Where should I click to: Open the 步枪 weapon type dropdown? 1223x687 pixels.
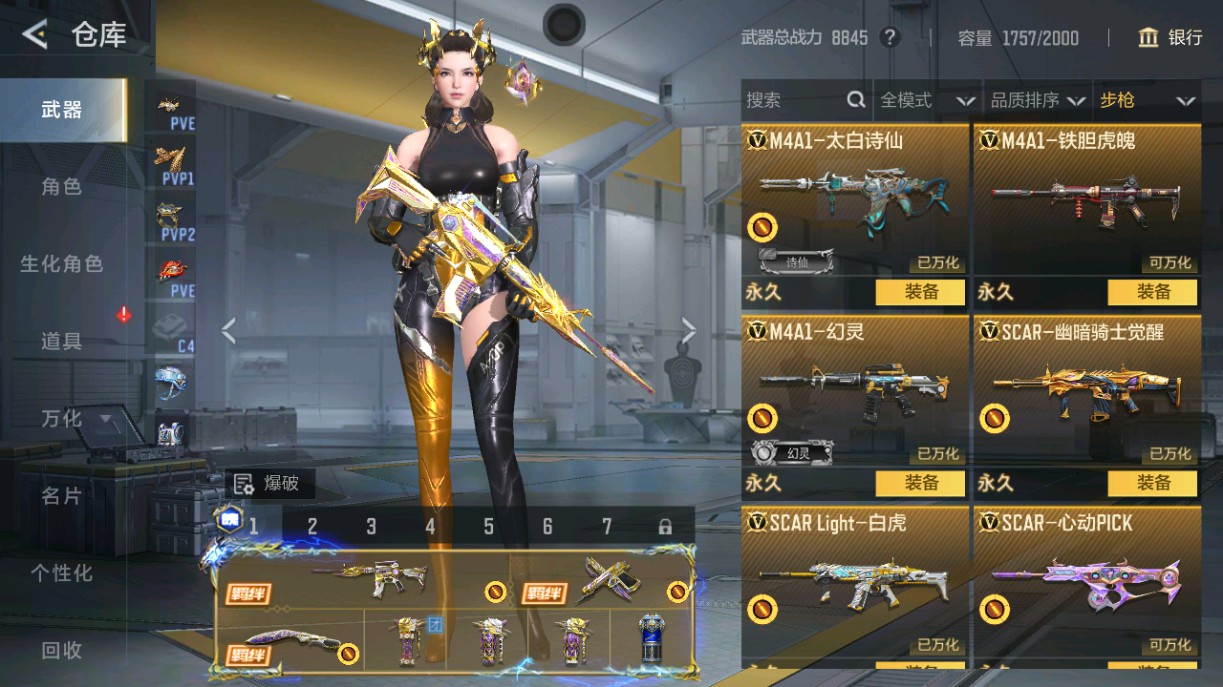click(x=1147, y=100)
